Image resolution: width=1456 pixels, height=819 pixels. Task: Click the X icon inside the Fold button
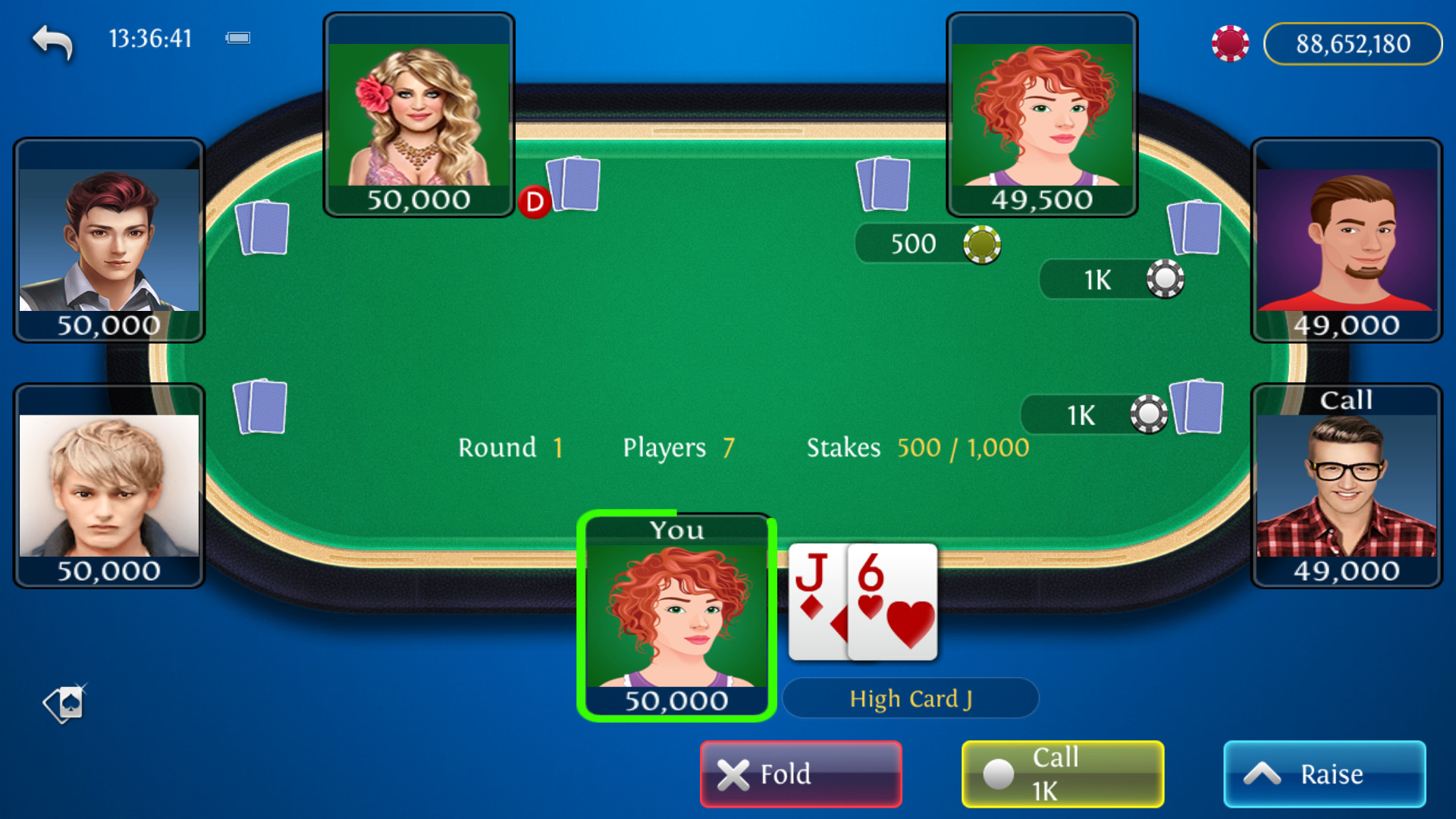733,773
